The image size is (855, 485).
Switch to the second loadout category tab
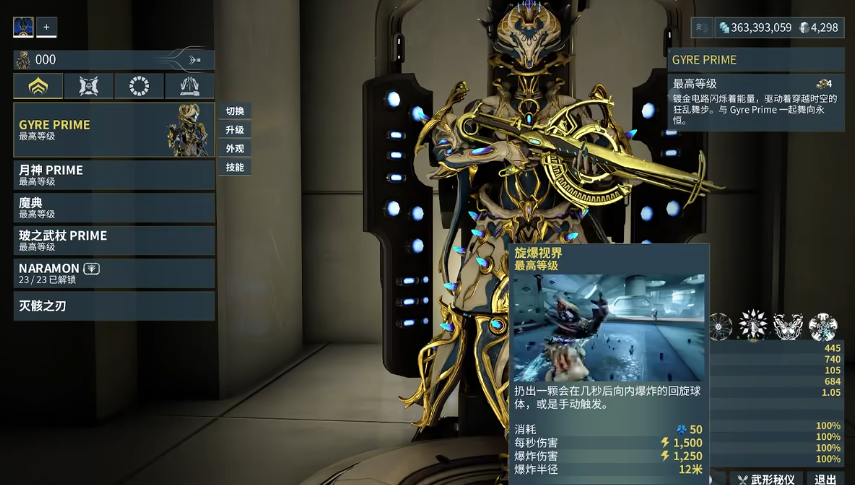(89, 86)
